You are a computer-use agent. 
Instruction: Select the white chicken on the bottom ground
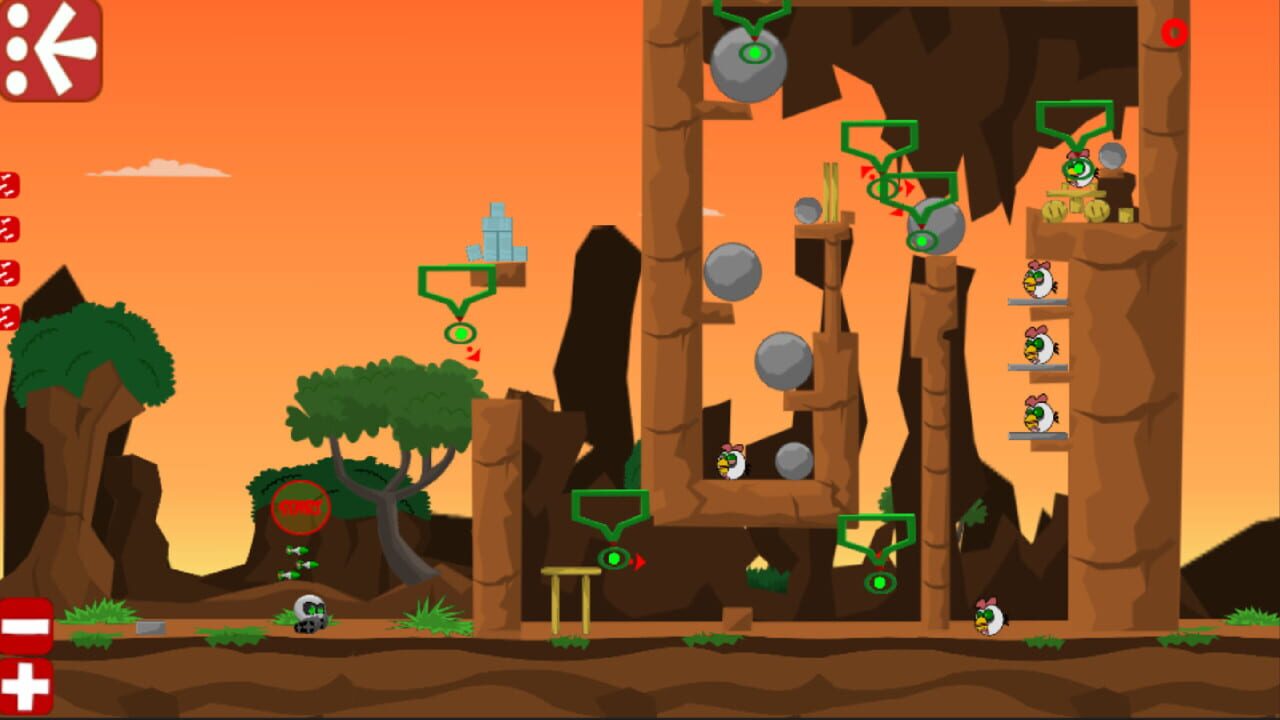tap(988, 618)
